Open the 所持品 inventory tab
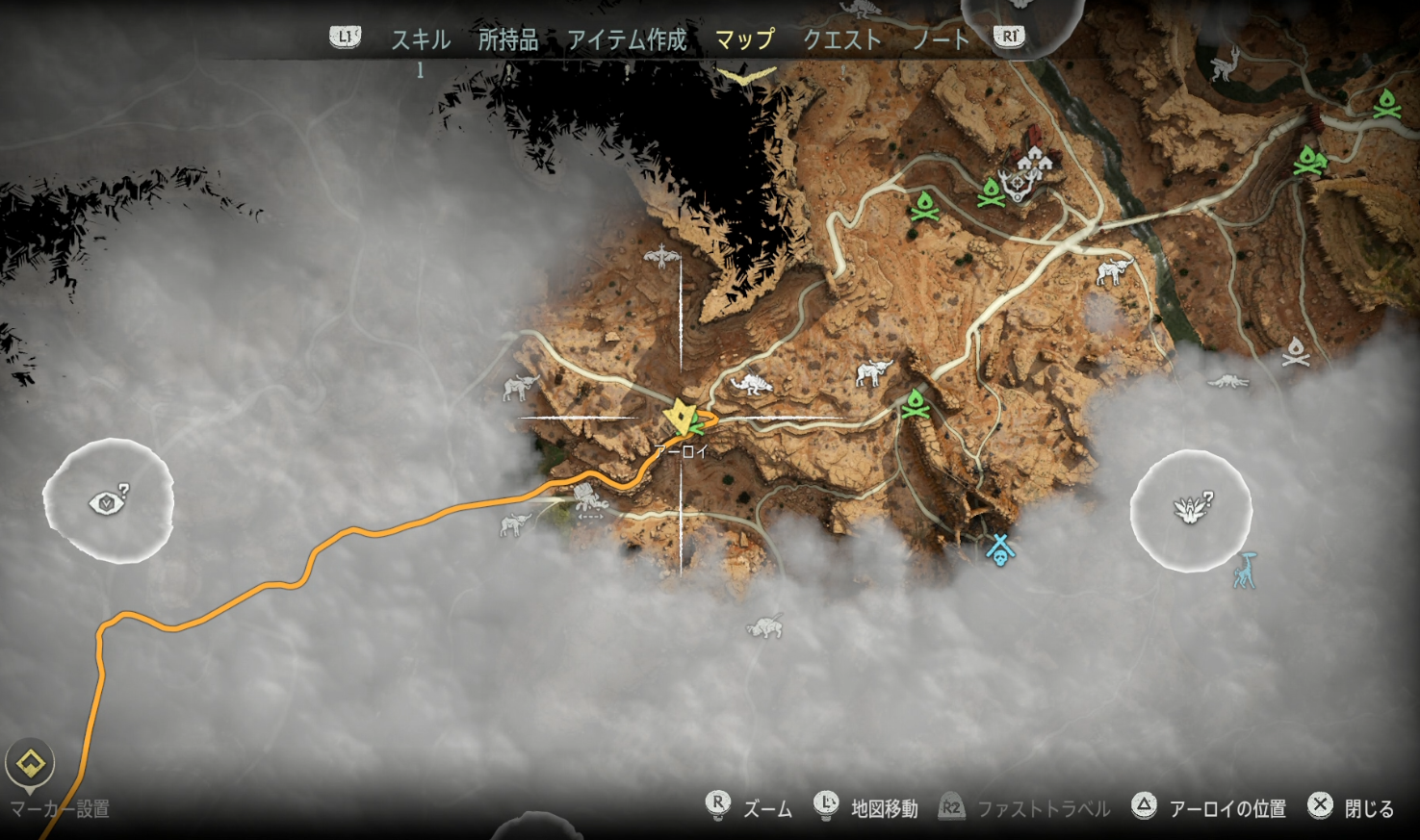Image resolution: width=1420 pixels, height=840 pixels. 507,39
